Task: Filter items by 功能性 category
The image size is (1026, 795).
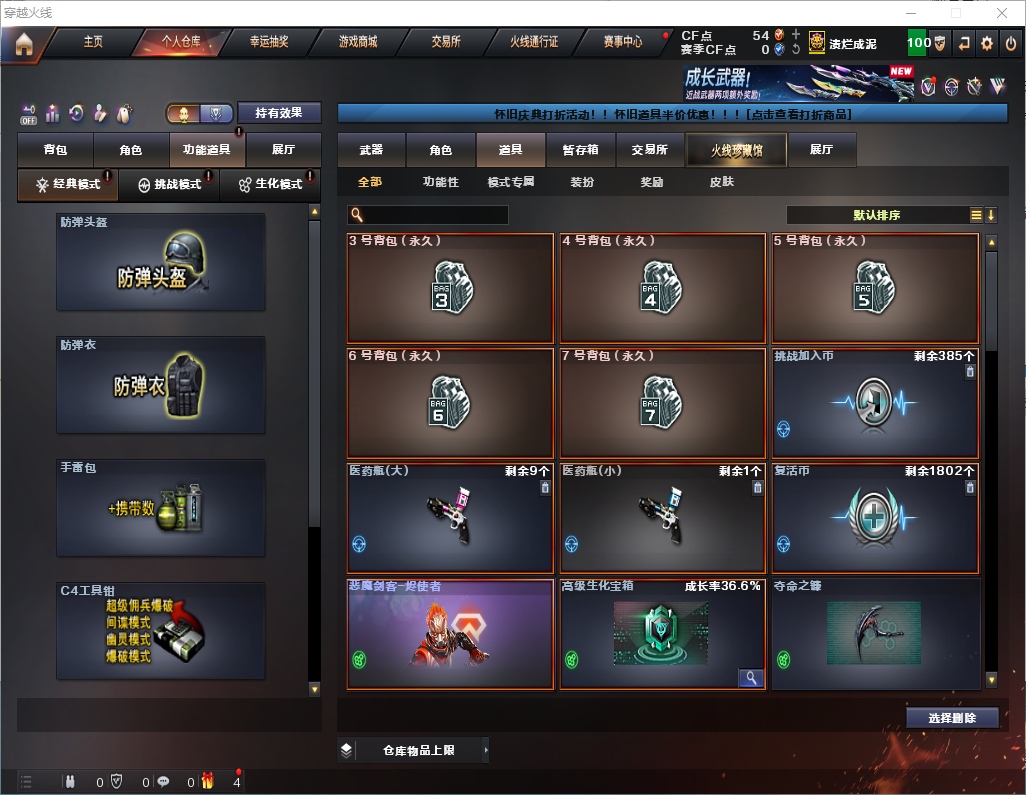Action: (440, 182)
